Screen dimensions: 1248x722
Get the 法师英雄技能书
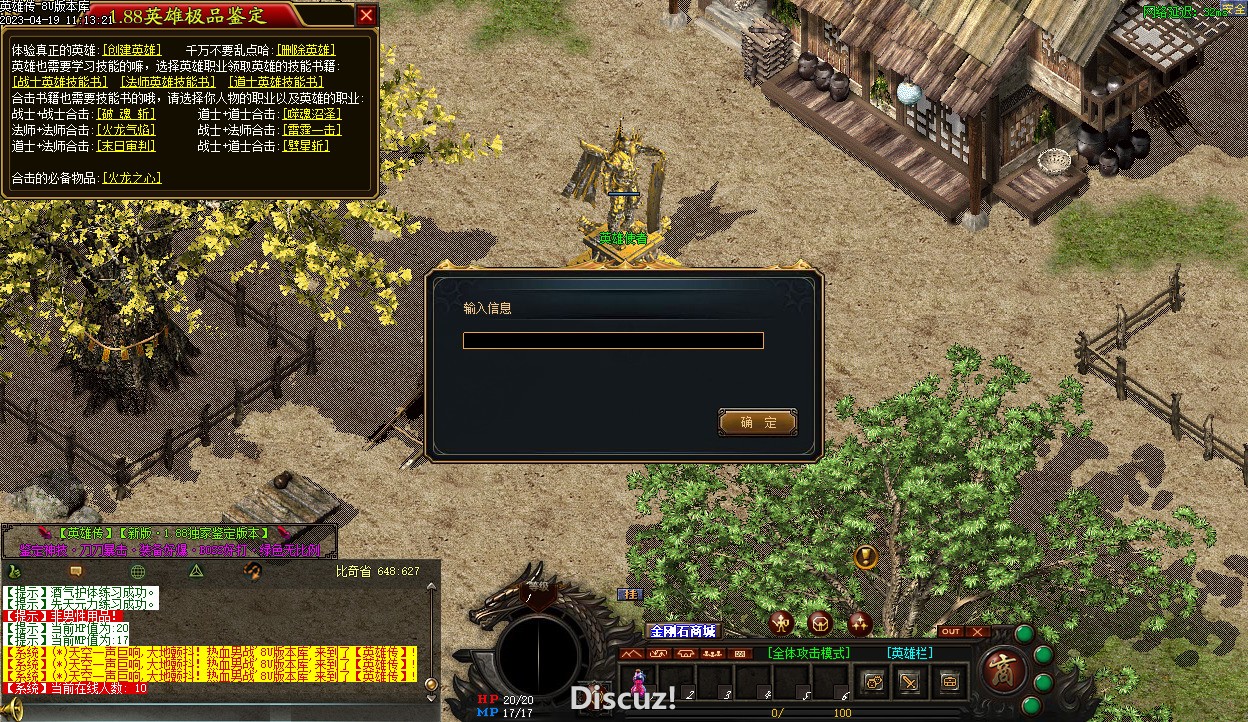pyautogui.click(x=168, y=82)
